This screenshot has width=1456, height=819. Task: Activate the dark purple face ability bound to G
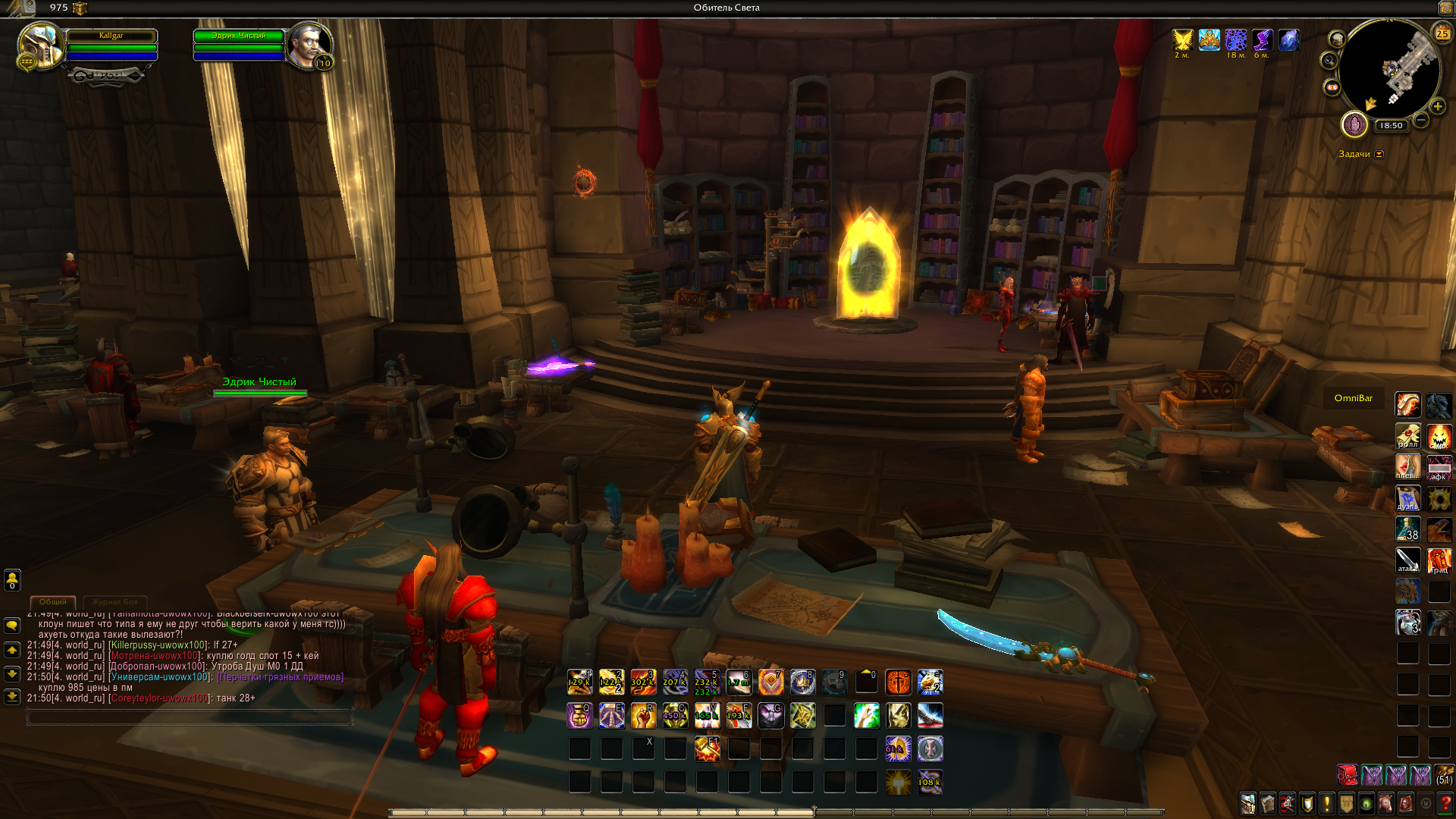[770, 715]
